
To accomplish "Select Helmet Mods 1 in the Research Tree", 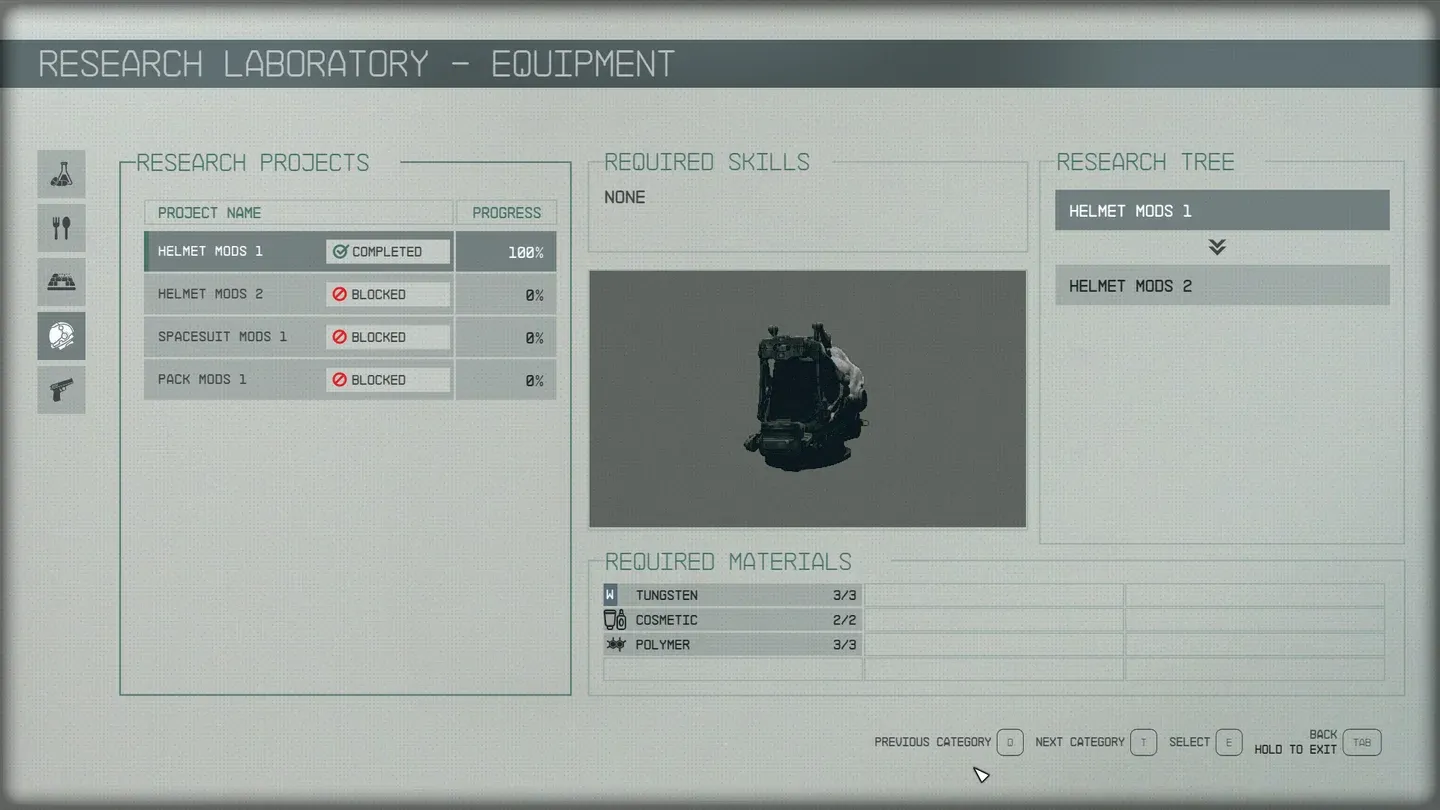I will (x=1221, y=210).
